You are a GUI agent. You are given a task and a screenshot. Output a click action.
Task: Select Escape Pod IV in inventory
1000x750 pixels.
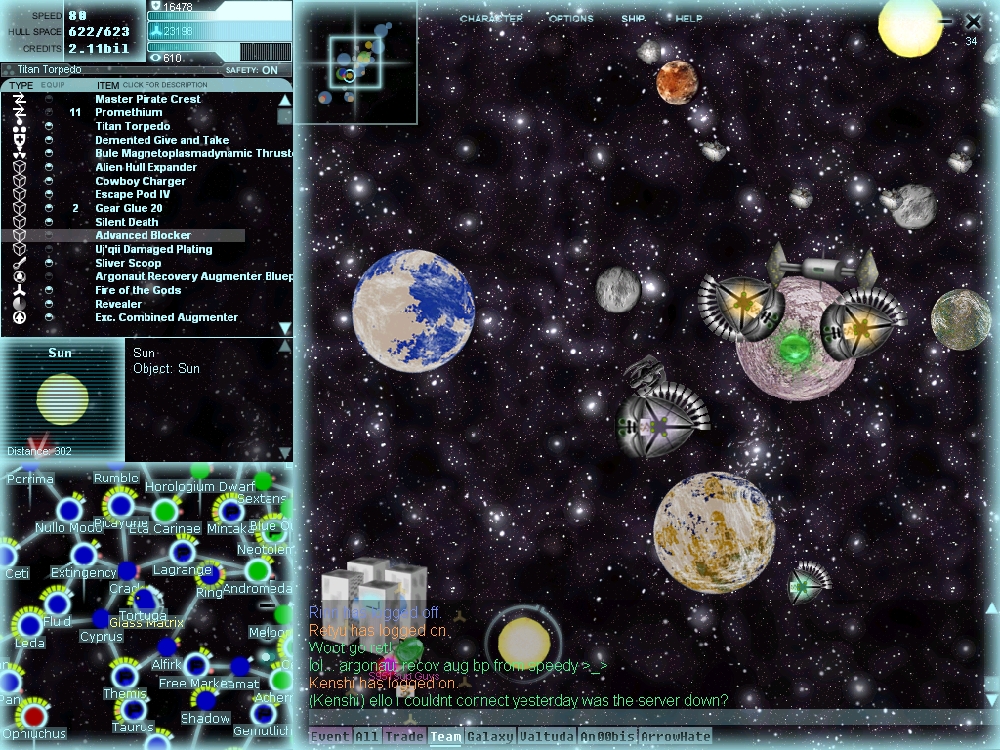[x=133, y=195]
